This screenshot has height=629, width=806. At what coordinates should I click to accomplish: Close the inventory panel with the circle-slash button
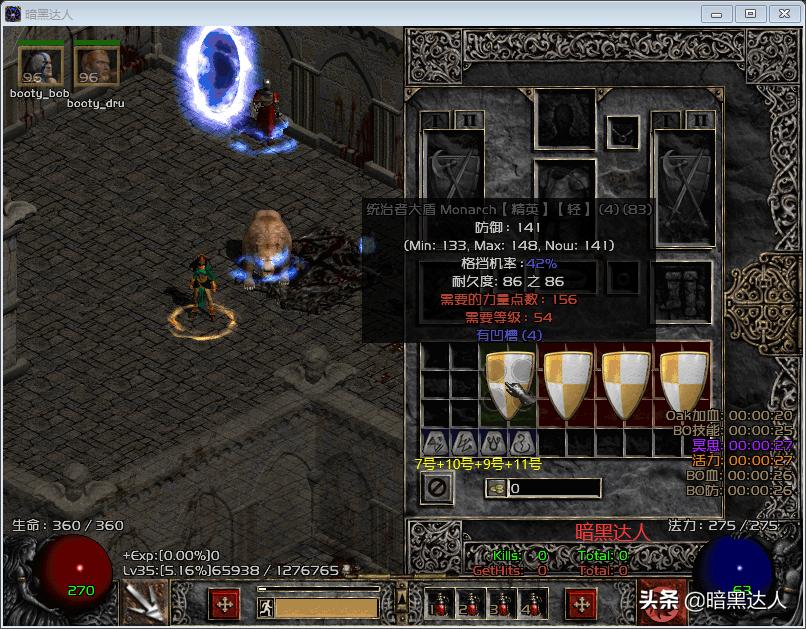click(x=437, y=488)
